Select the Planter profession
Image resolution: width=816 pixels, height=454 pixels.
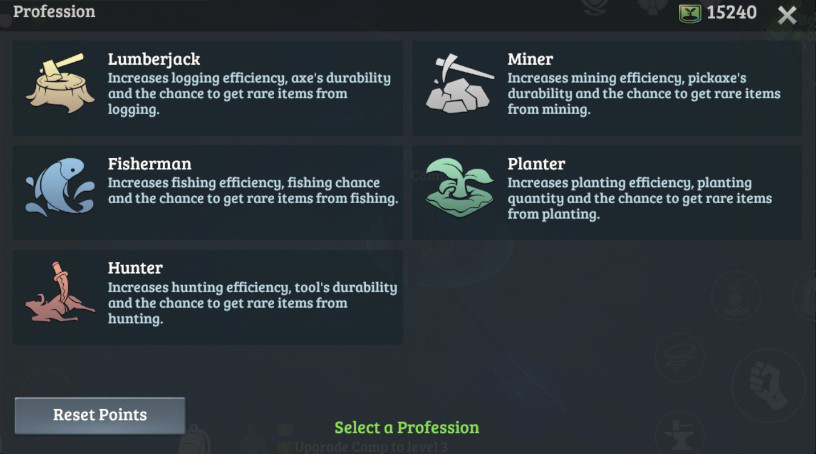[607, 192]
